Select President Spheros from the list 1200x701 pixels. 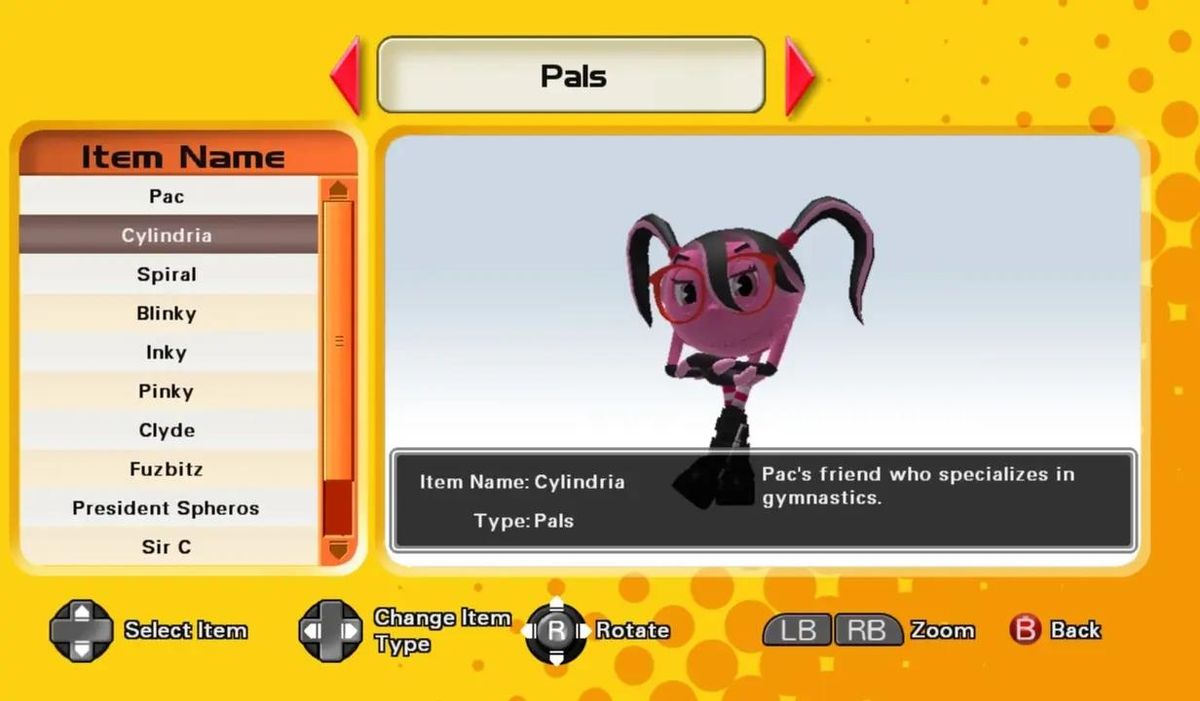[167, 508]
